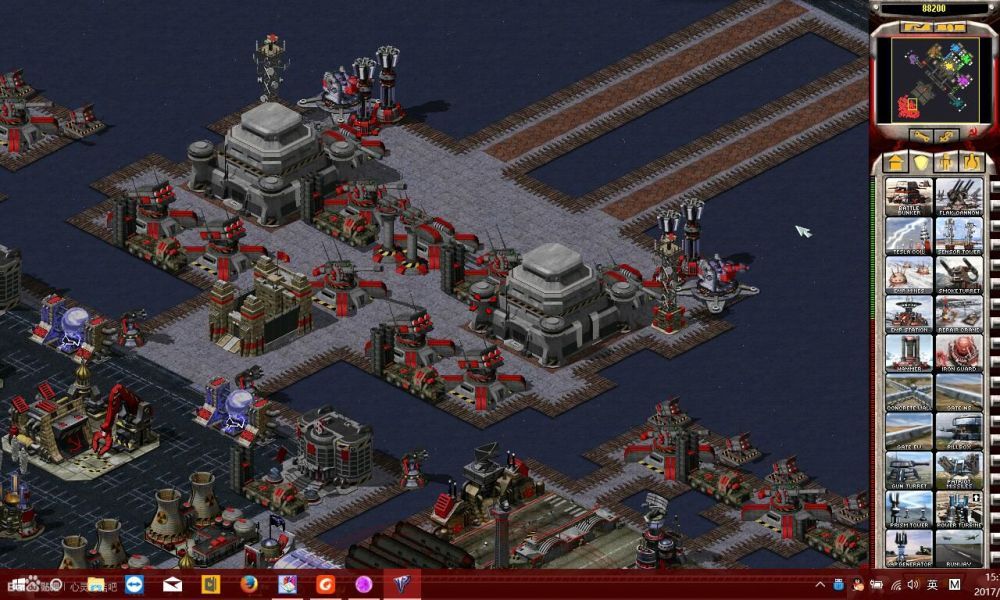Choose the Pillbox build icon
Viewport: 1000px width, 600px height.
click(959, 431)
